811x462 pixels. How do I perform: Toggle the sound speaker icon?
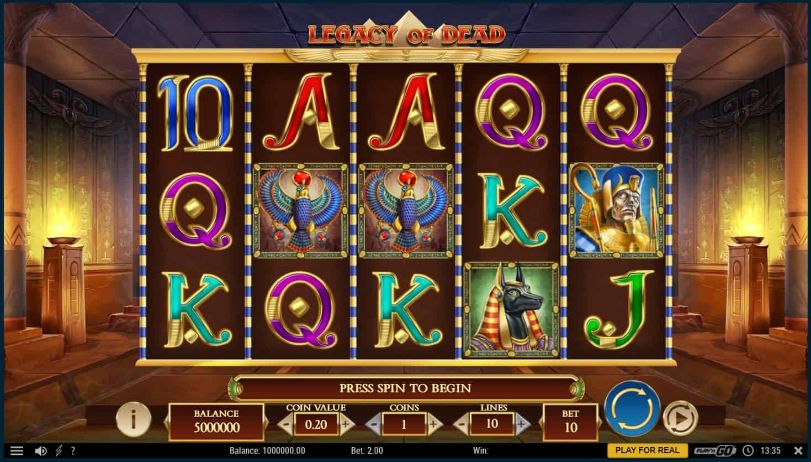click(x=41, y=451)
